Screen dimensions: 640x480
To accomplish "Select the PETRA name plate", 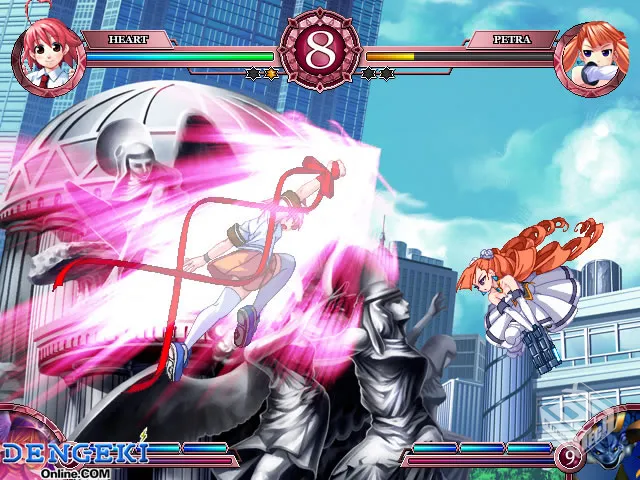I will (x=512, y=40).
